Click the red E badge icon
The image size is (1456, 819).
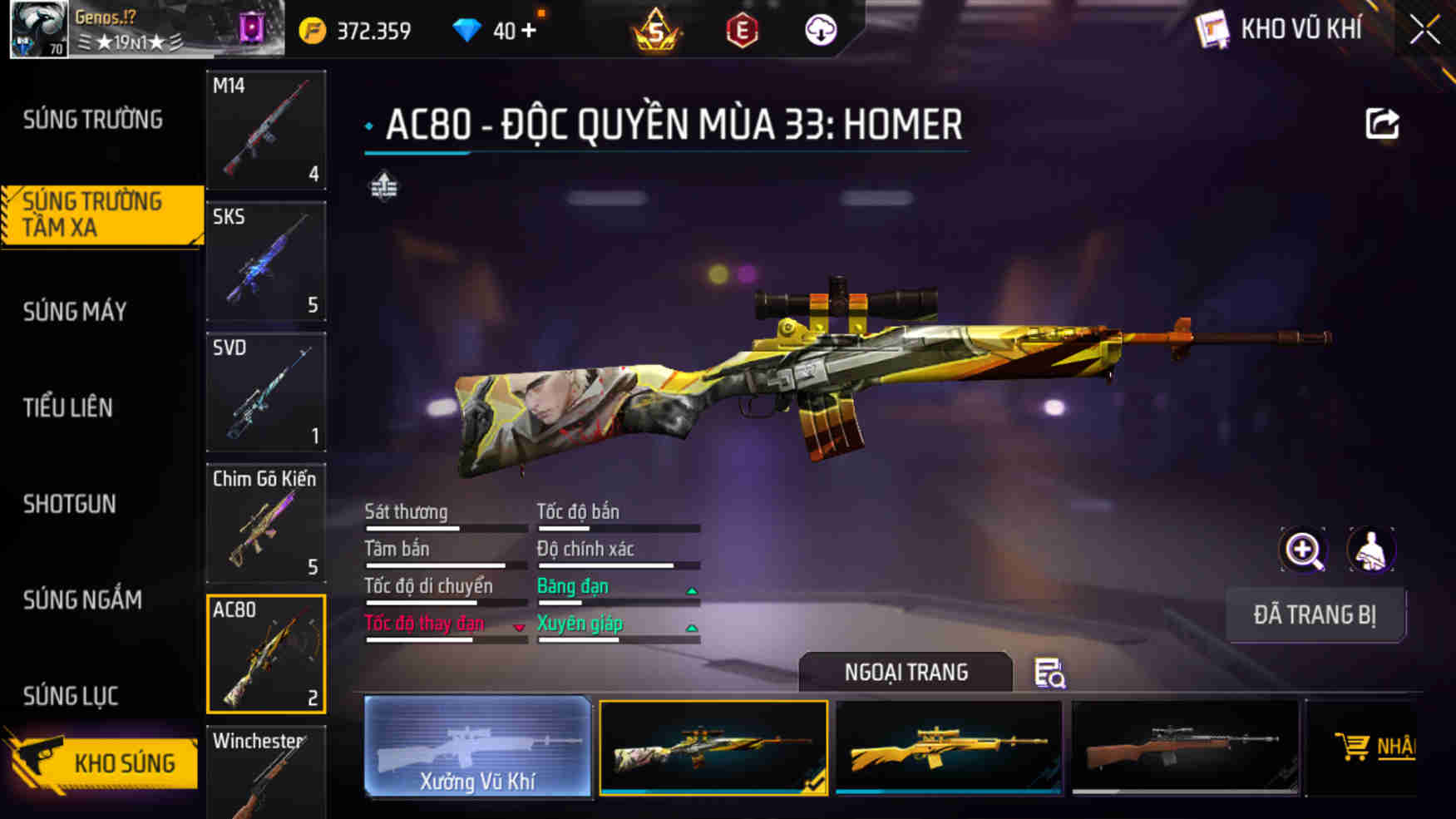743,31
